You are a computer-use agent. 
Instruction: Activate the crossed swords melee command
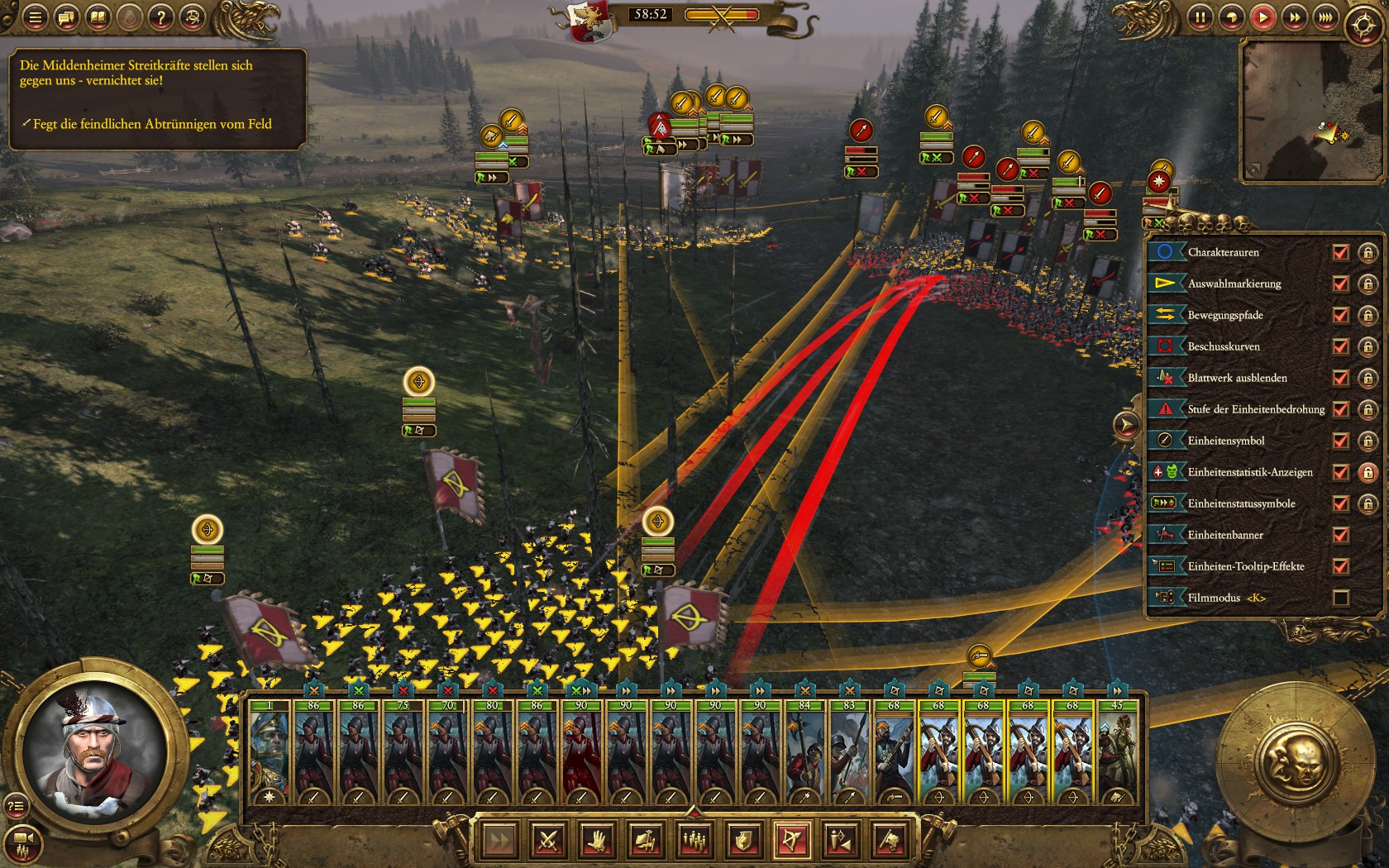pos(548,841)
